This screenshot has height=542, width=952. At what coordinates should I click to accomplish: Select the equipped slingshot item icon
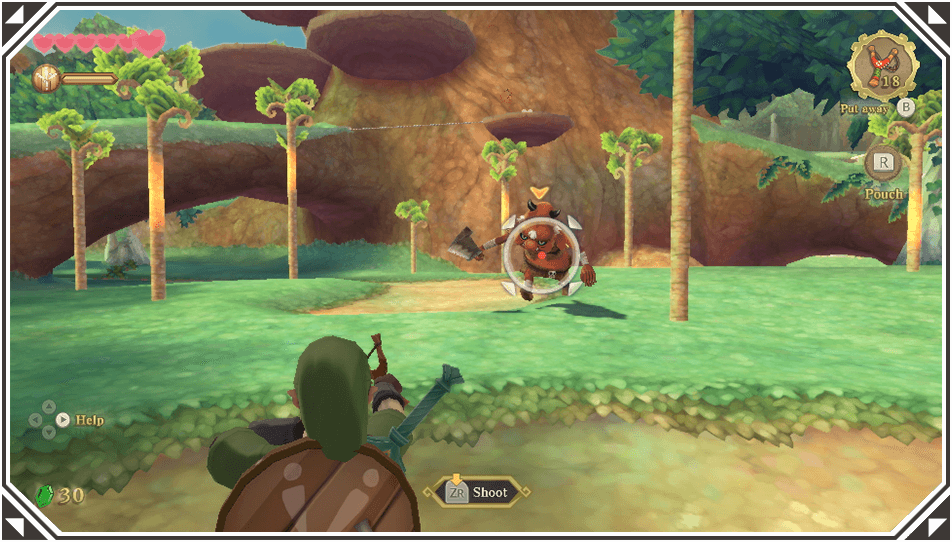tap(883, 66)
